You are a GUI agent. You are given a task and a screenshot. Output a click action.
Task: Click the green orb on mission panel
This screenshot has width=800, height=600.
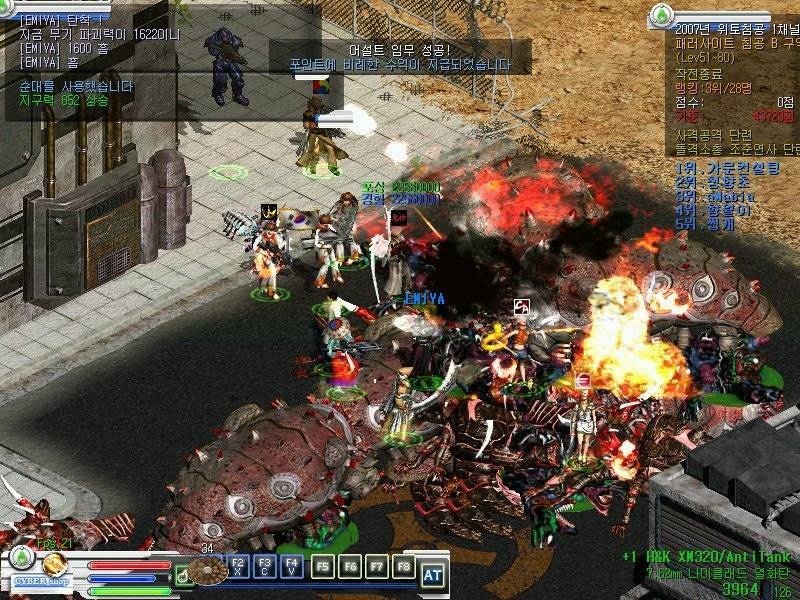[x=661, y=16]
